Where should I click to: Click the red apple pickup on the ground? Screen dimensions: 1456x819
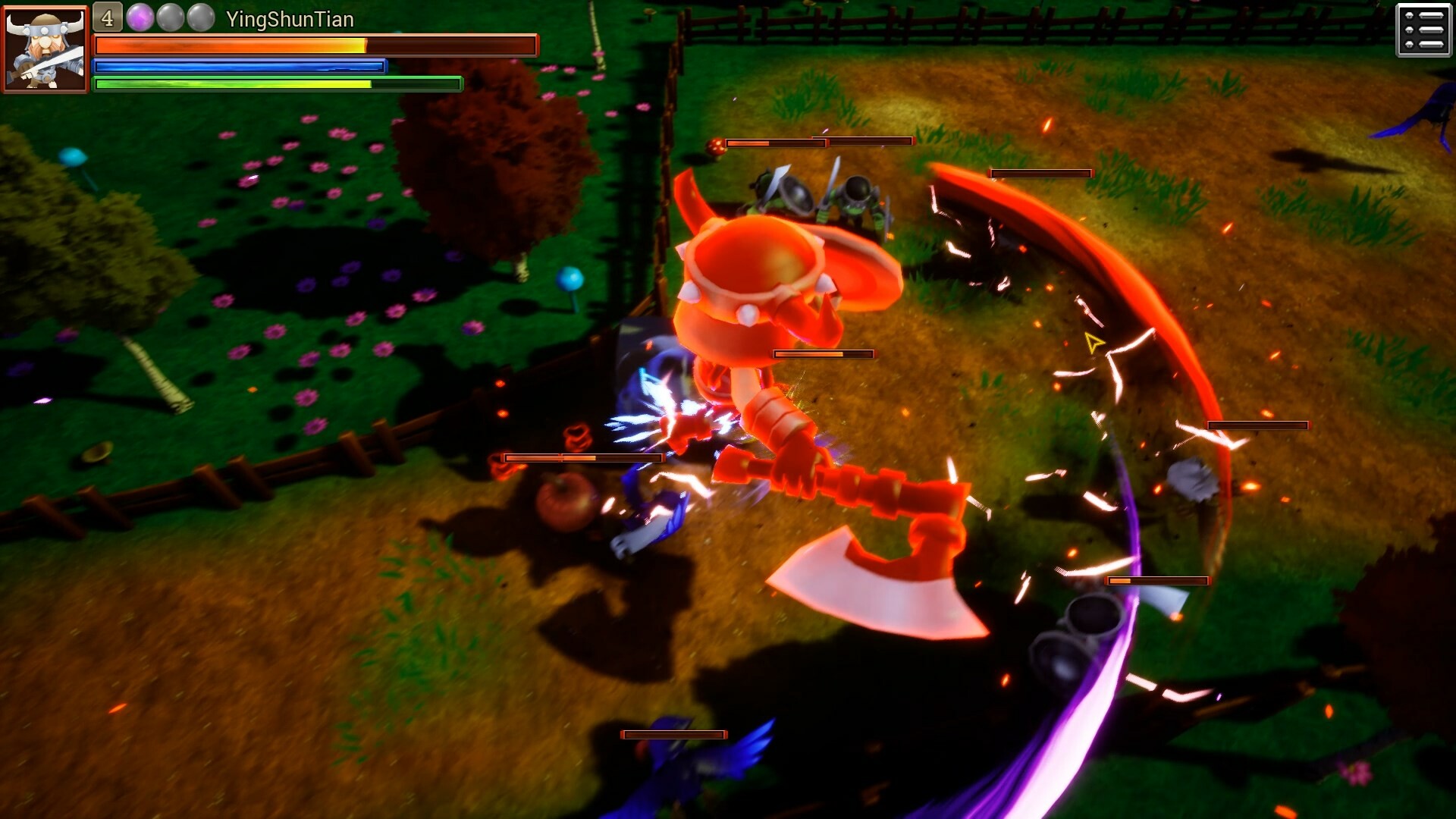pyautogui.click(x=565, y=500)
